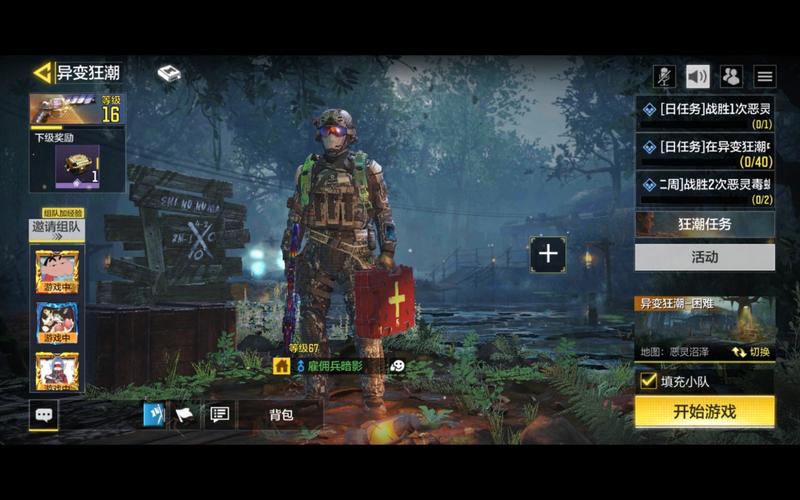Switch map with the 切换 button
The width and height of the screenshot is (800, 500).
(750, 352)
